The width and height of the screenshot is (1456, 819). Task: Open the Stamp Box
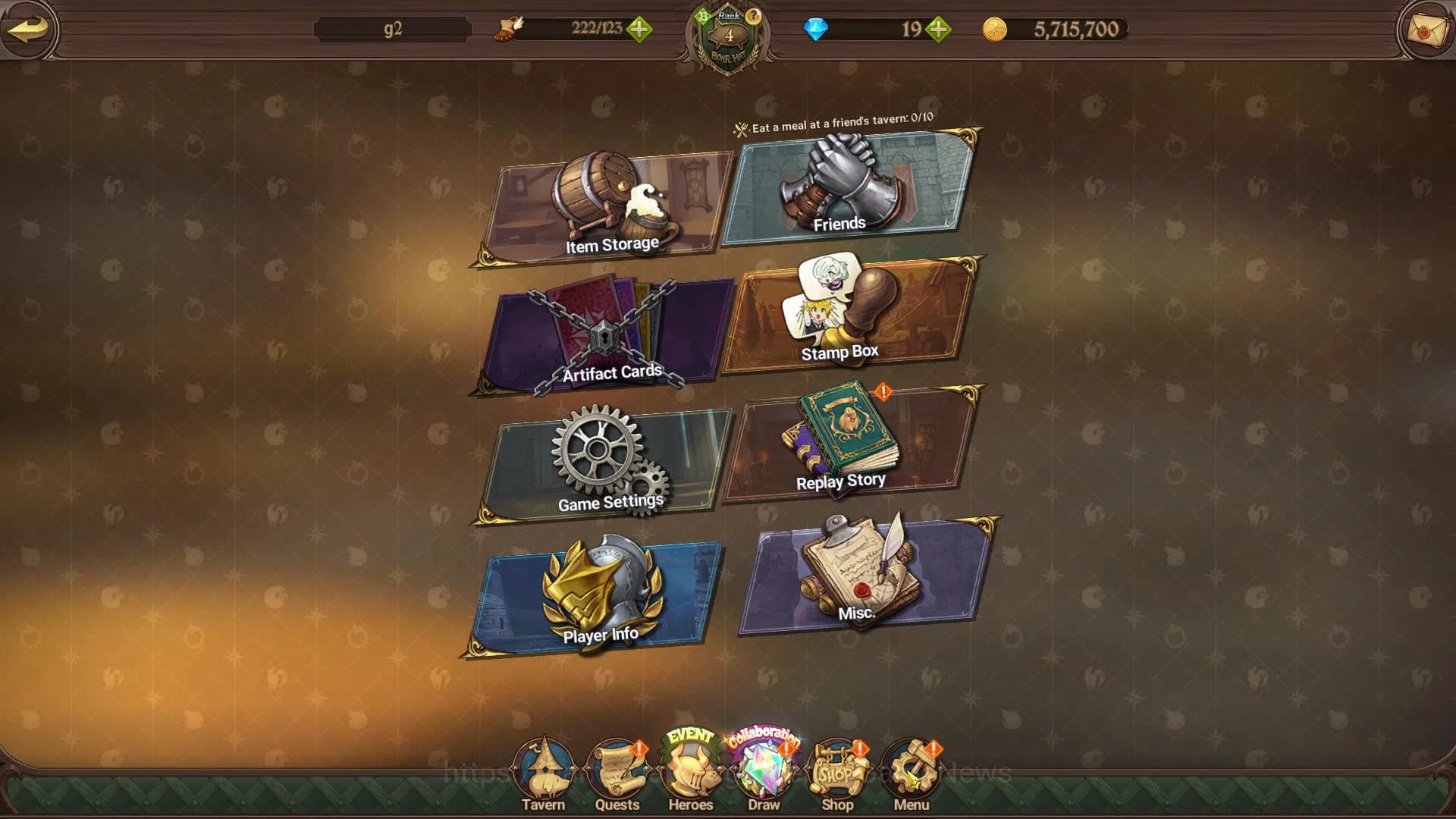coord(846,316)
